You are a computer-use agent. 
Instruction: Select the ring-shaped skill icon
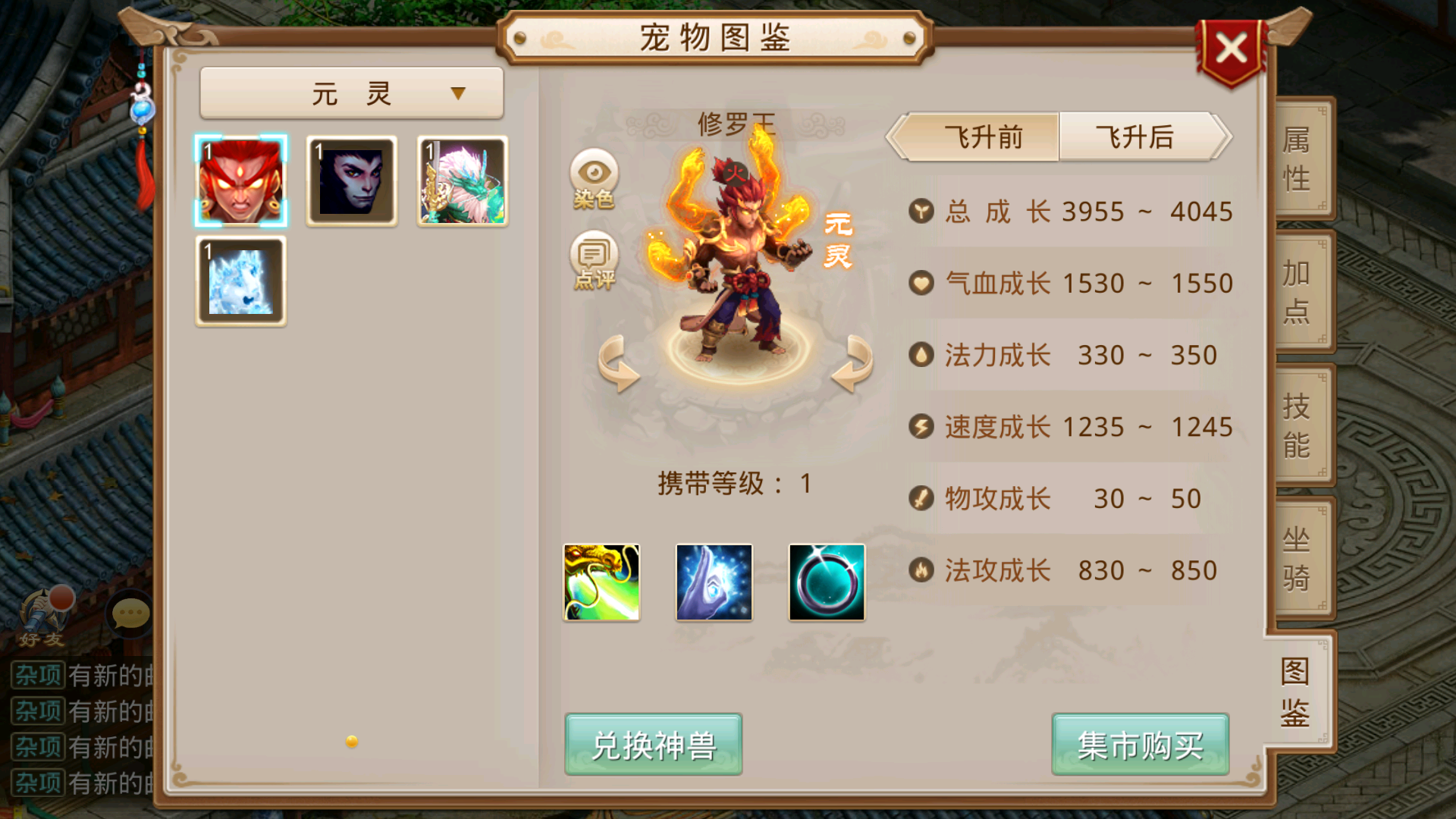(826, 581)
